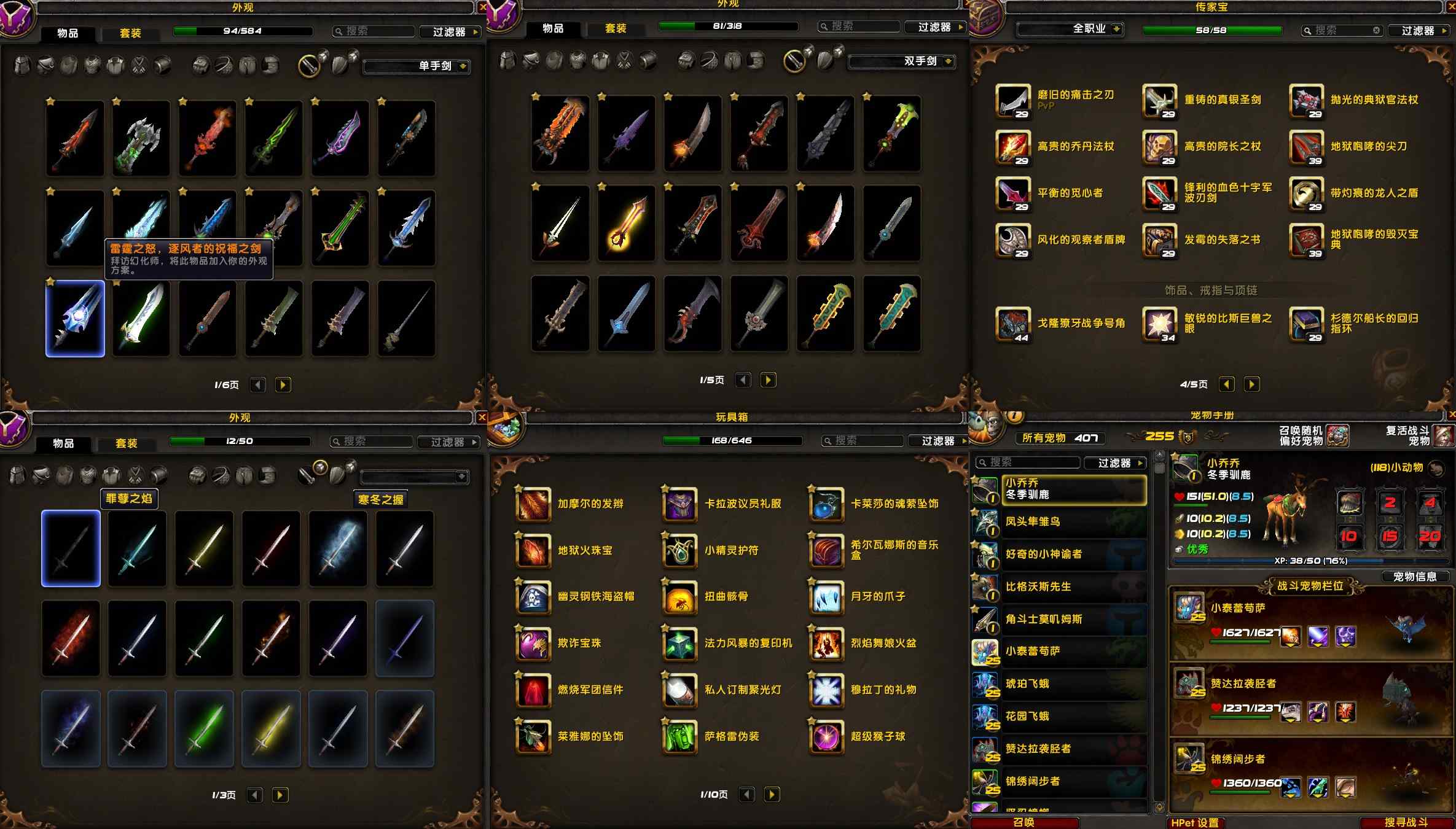The width and height of the screenshot is (1456, 829).
Task: Choose the 重铸的真银圣剑 heirloom
Action: pos(1159,100)
